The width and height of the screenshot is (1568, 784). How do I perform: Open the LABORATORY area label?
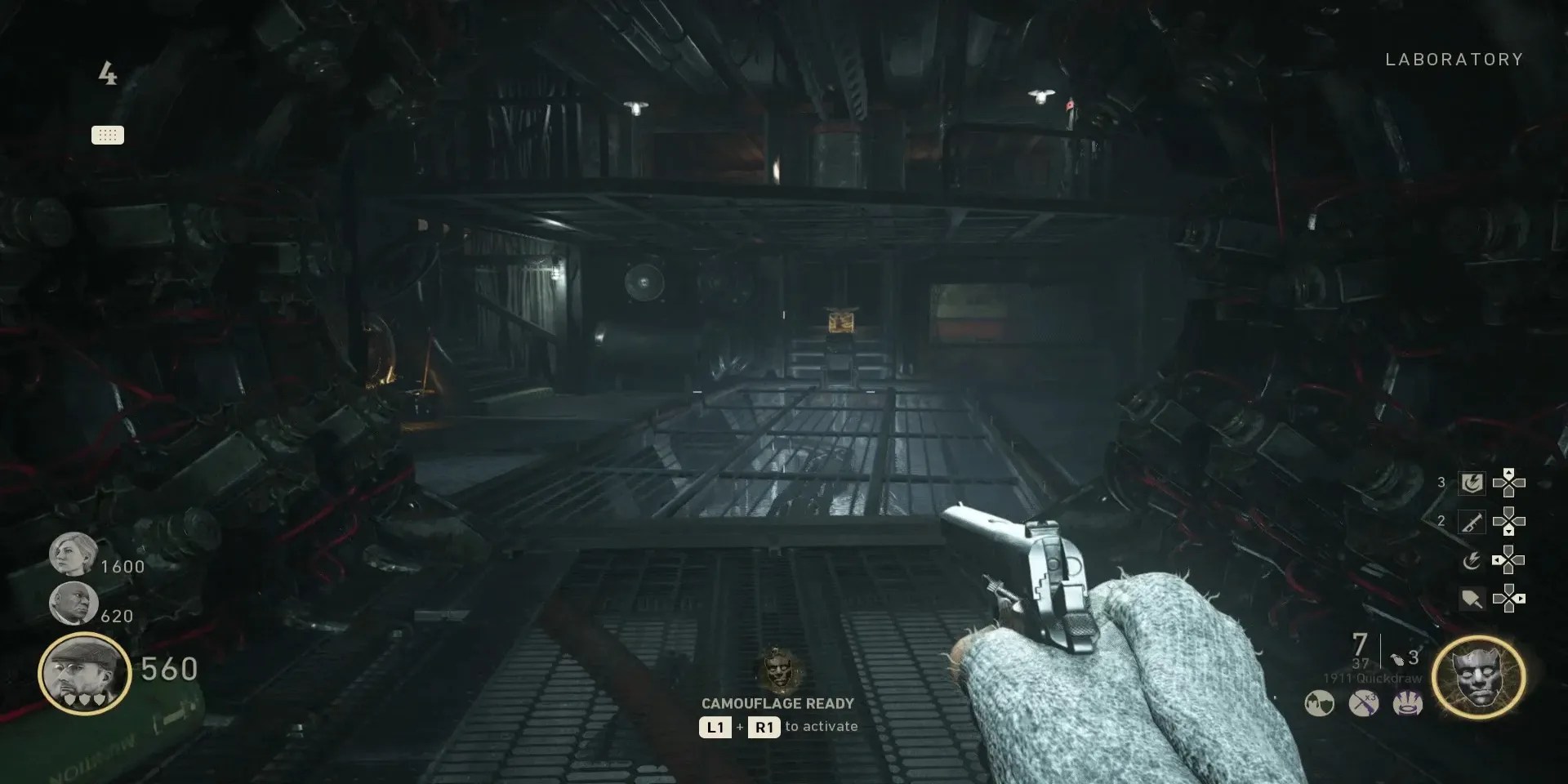(x=1454, y=59)
